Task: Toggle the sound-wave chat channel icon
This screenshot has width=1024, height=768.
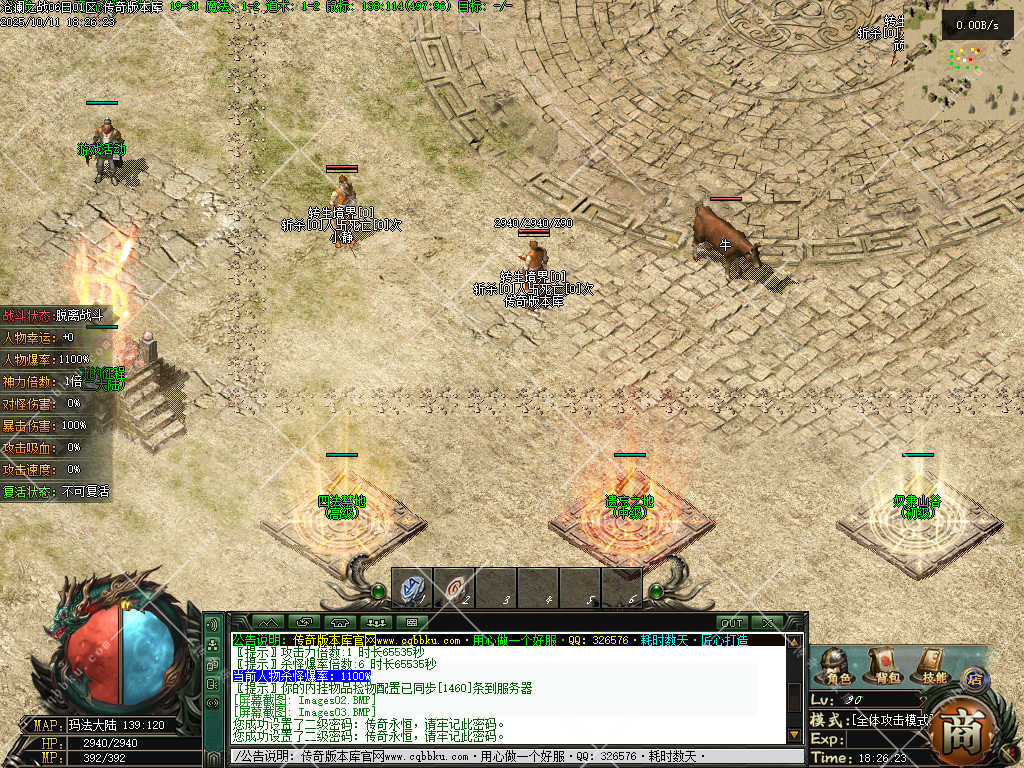Action: [x=212, y=624]
